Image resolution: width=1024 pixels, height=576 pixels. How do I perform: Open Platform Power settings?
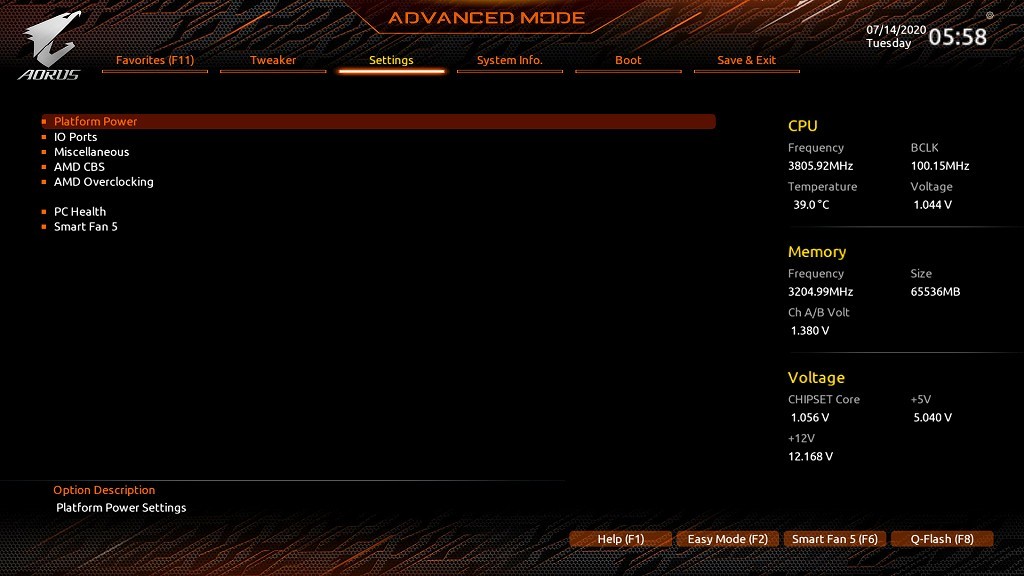96,121
